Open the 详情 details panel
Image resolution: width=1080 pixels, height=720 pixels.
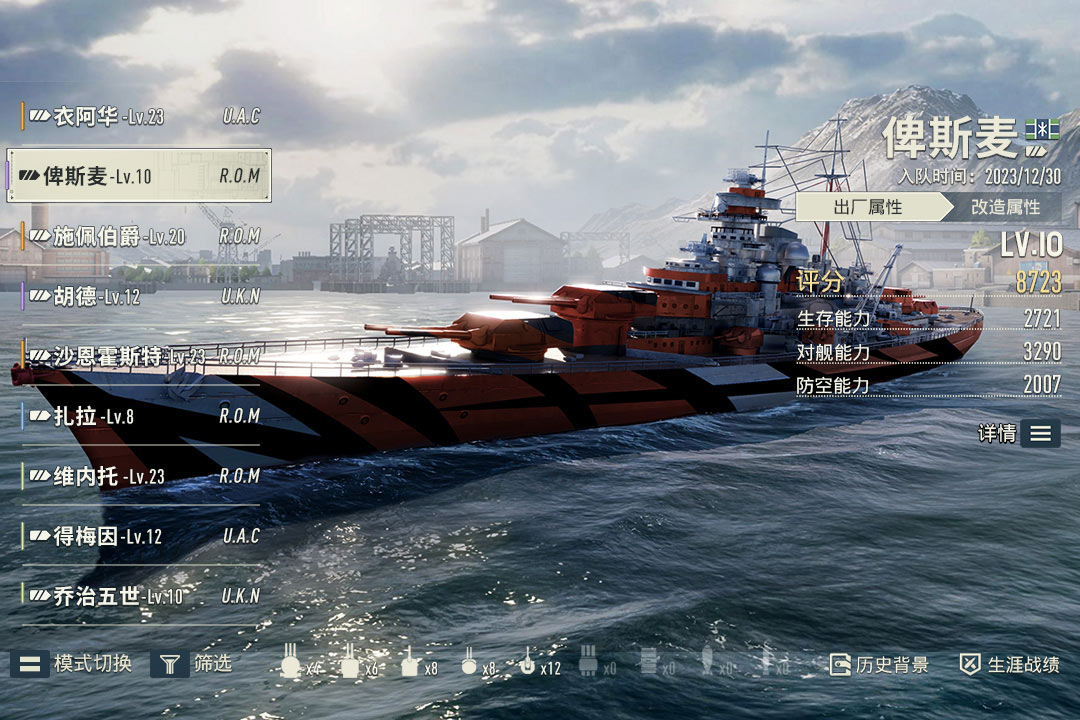point(1019,433)
